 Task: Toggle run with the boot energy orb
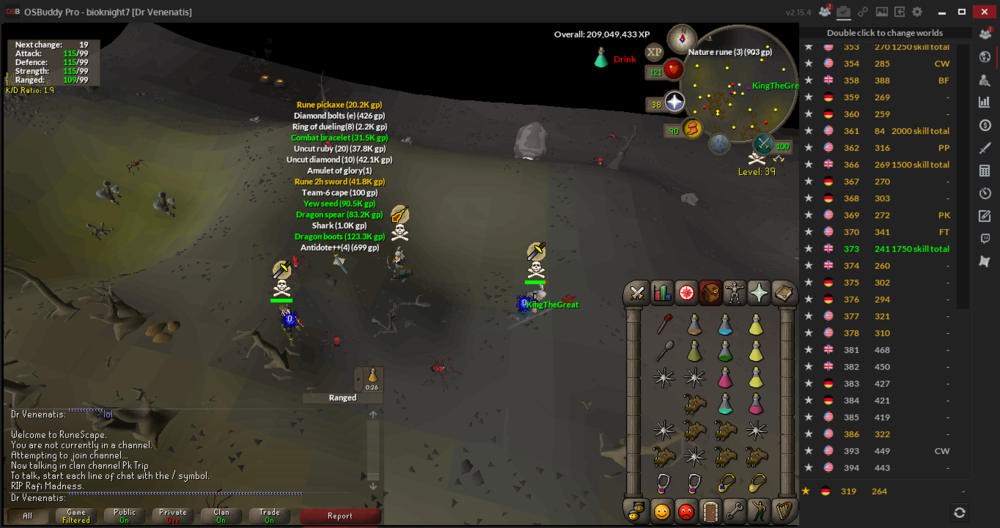[x=692, y=129]
